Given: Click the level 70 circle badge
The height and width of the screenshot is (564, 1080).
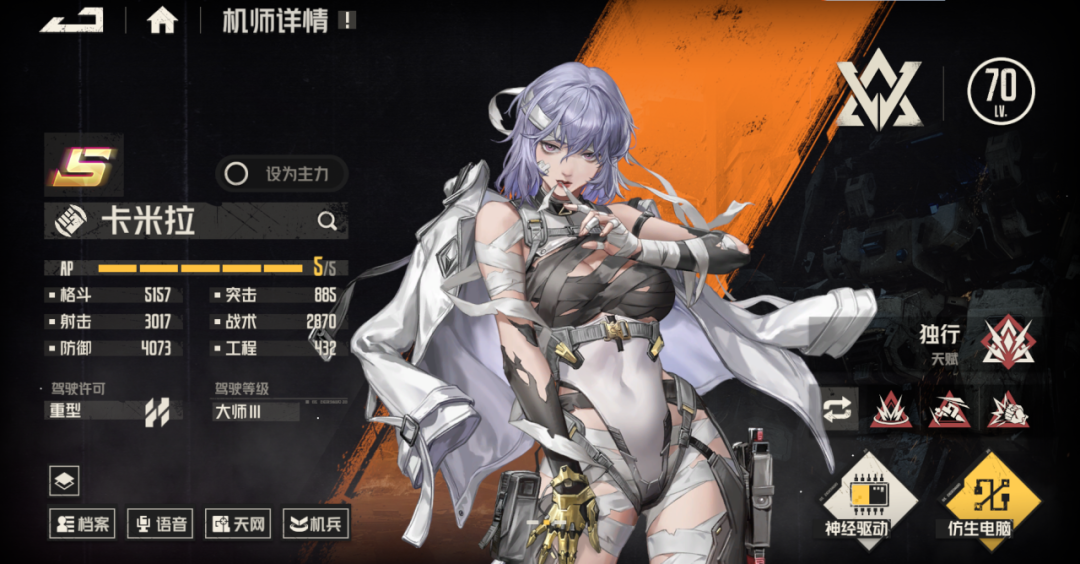Looking at the screenshot, I should [1001, 91].
